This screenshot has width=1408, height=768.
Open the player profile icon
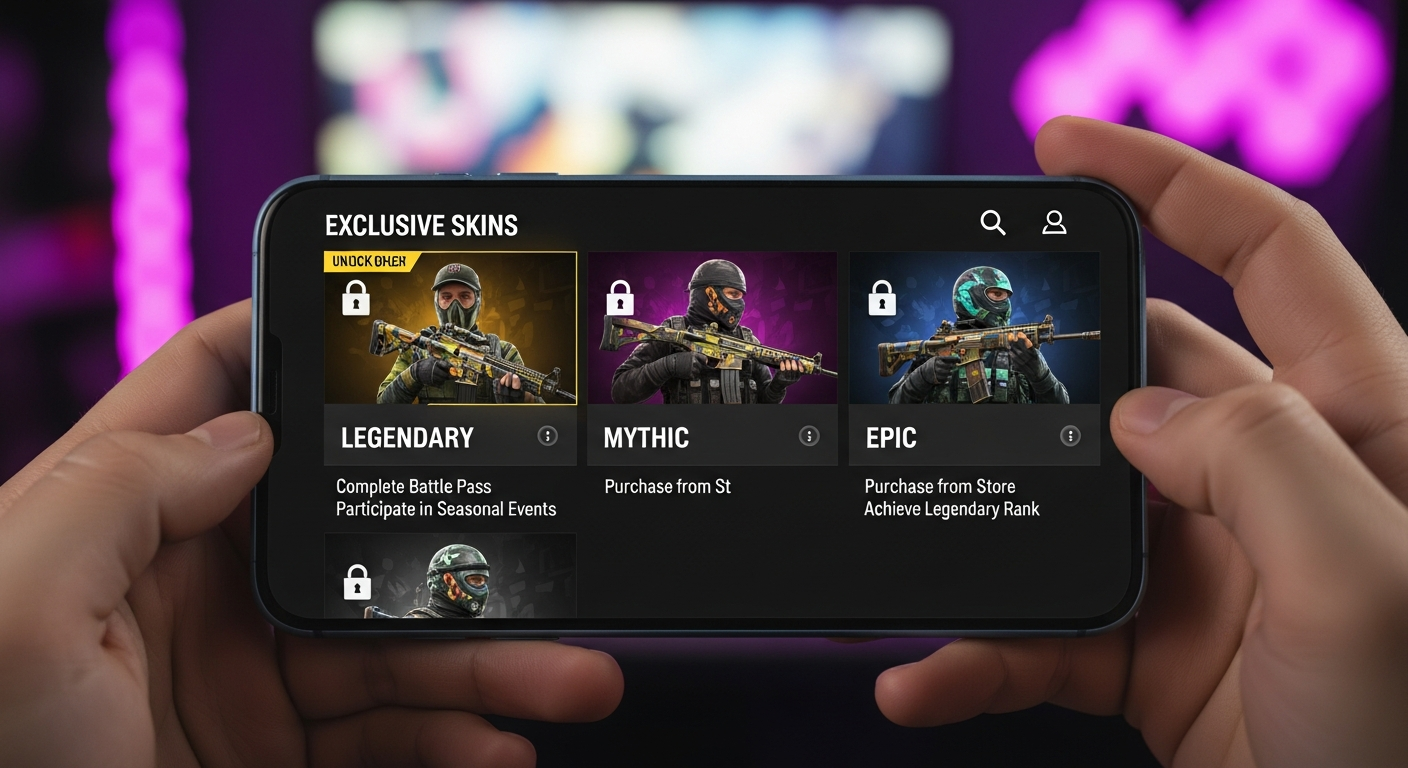click(x=1054, y=222)
